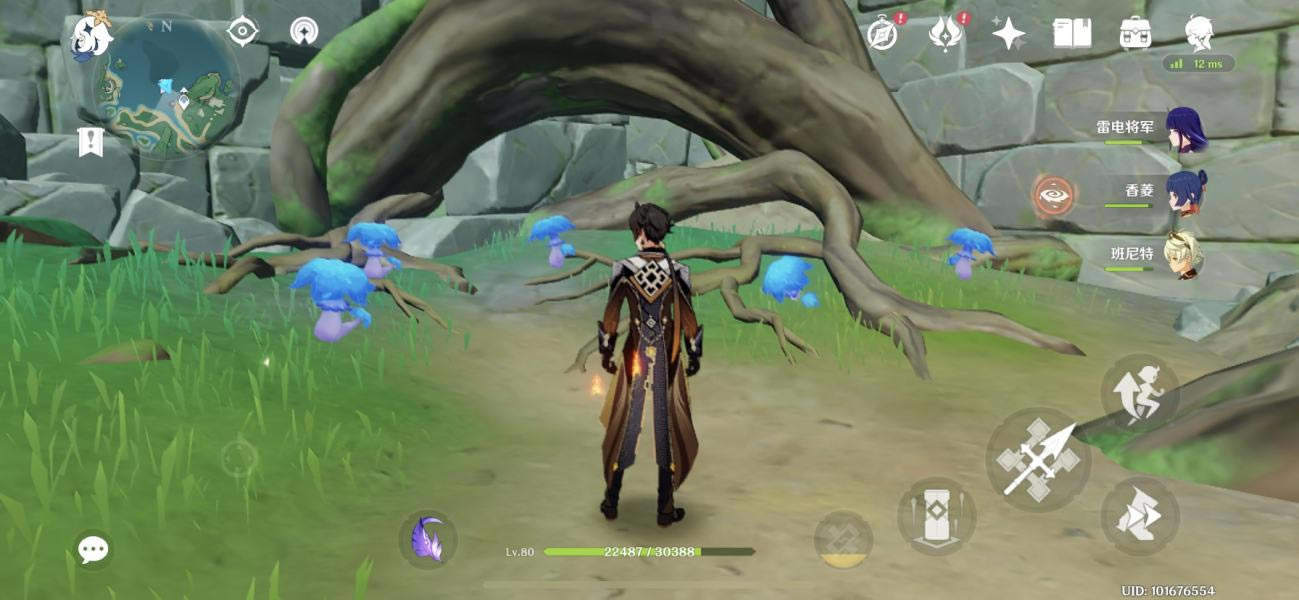Image resolution: width=1299 pixels, height=600 pixels.
Task: Open the circular minimap
Action: tap(167, 87)
